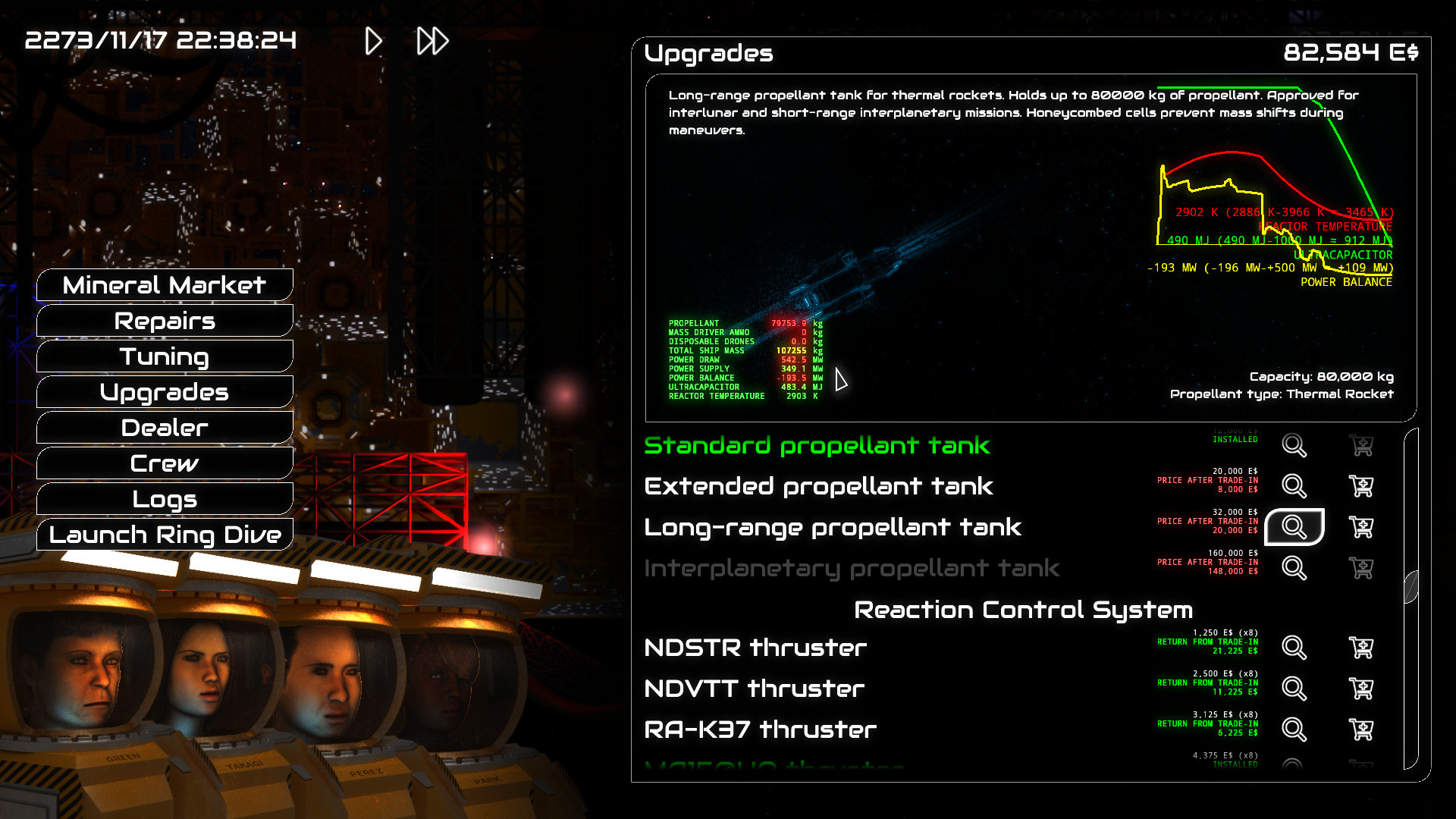1456x819 pixels.
Task: Click the play time-advance icon
Action: (x=372, y=42)
